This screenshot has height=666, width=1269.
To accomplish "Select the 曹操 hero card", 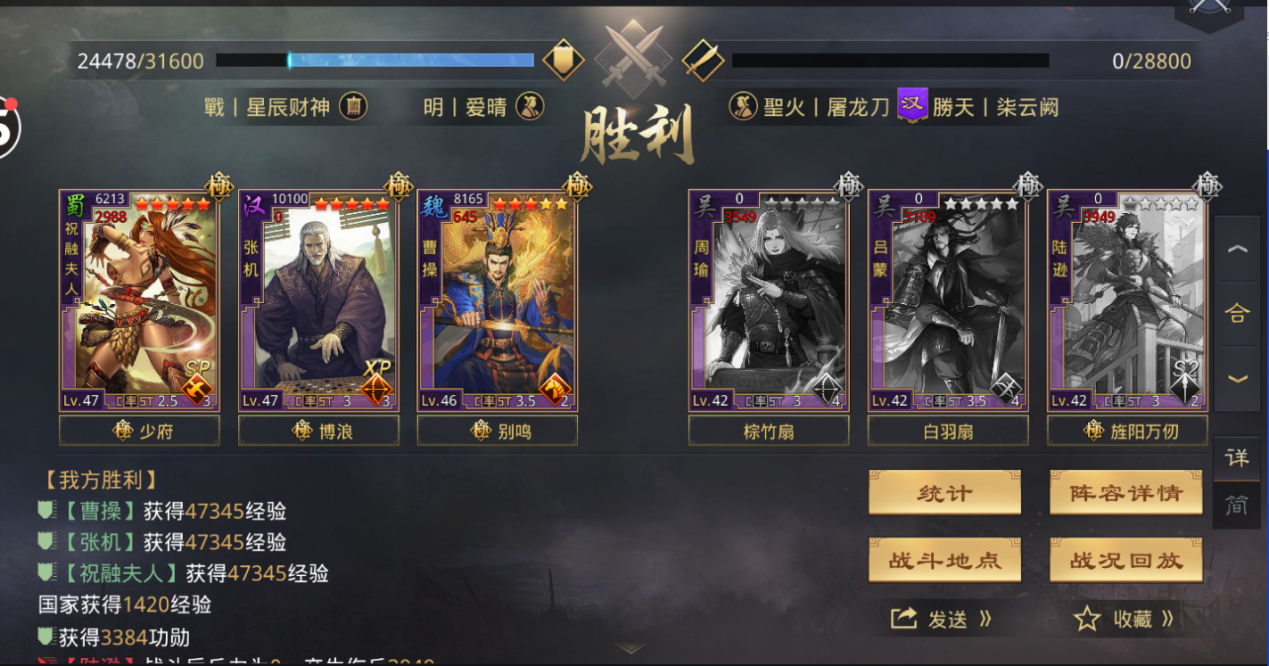I will (x=497, y=300).
